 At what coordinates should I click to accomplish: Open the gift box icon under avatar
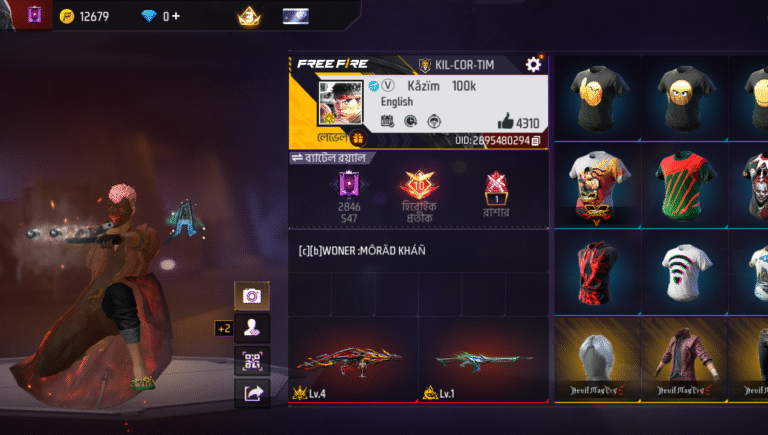357,139
